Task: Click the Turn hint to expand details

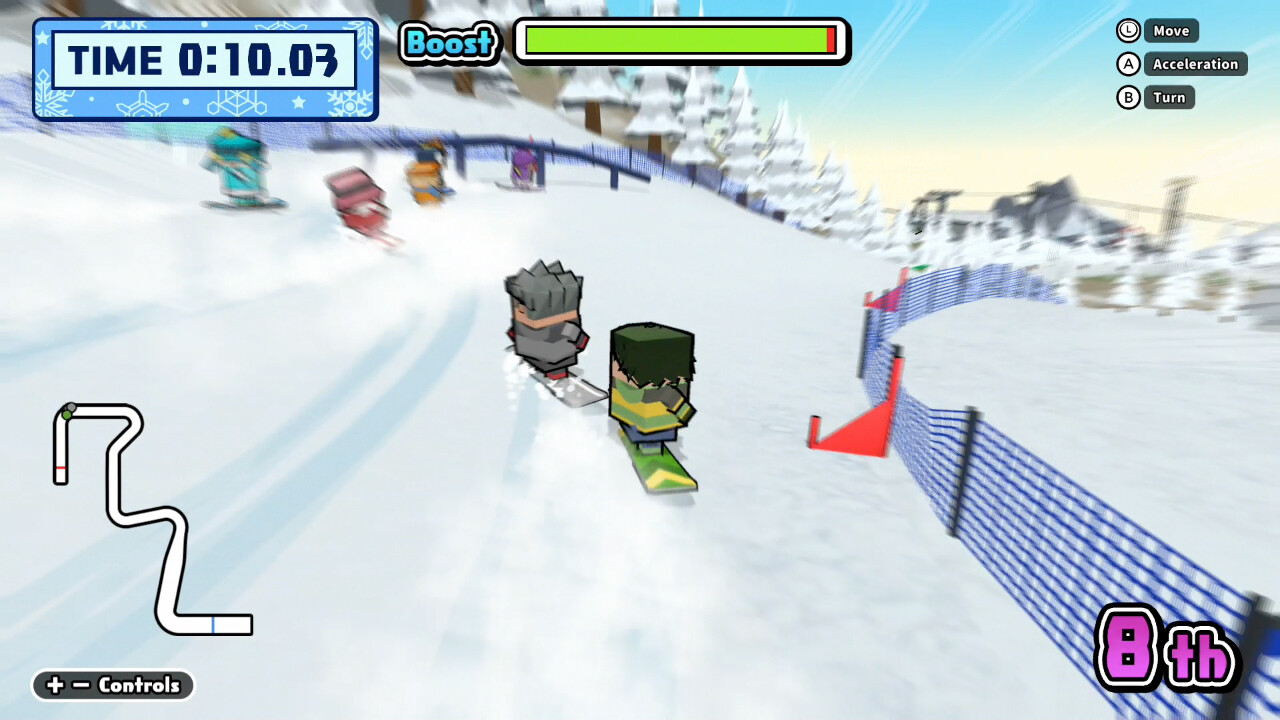Action: [x=1169, y=97]
